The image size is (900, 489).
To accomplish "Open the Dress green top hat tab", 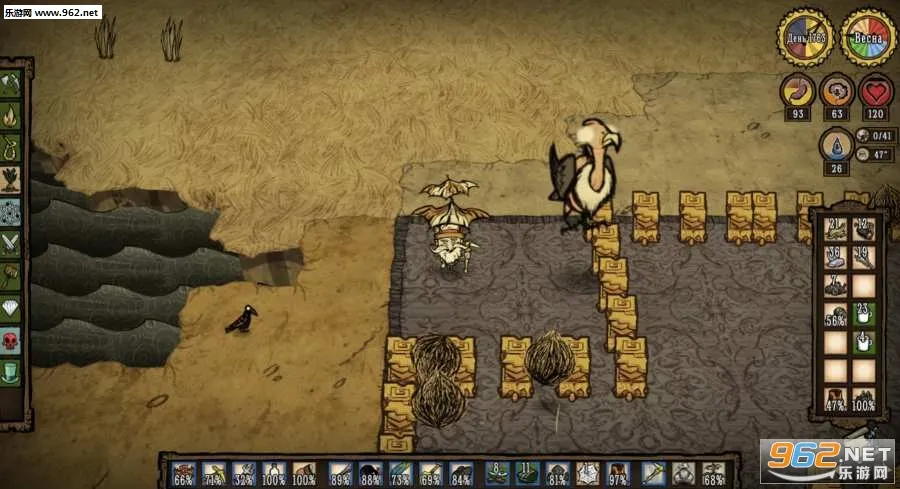I will click(12, 372).
